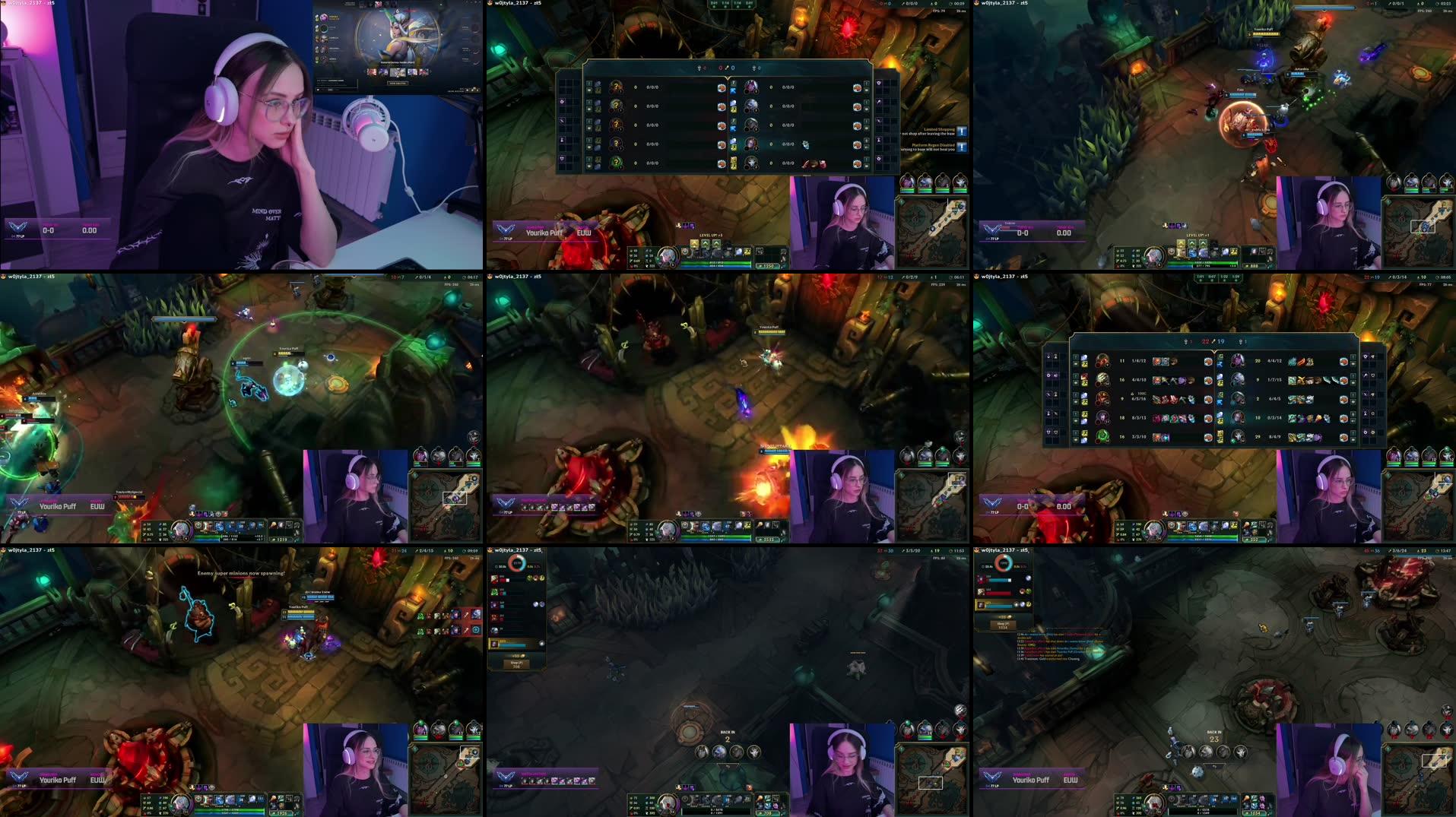
Task: Click a teammate champion icon on the scoreboard
Action: [1102, 360]
